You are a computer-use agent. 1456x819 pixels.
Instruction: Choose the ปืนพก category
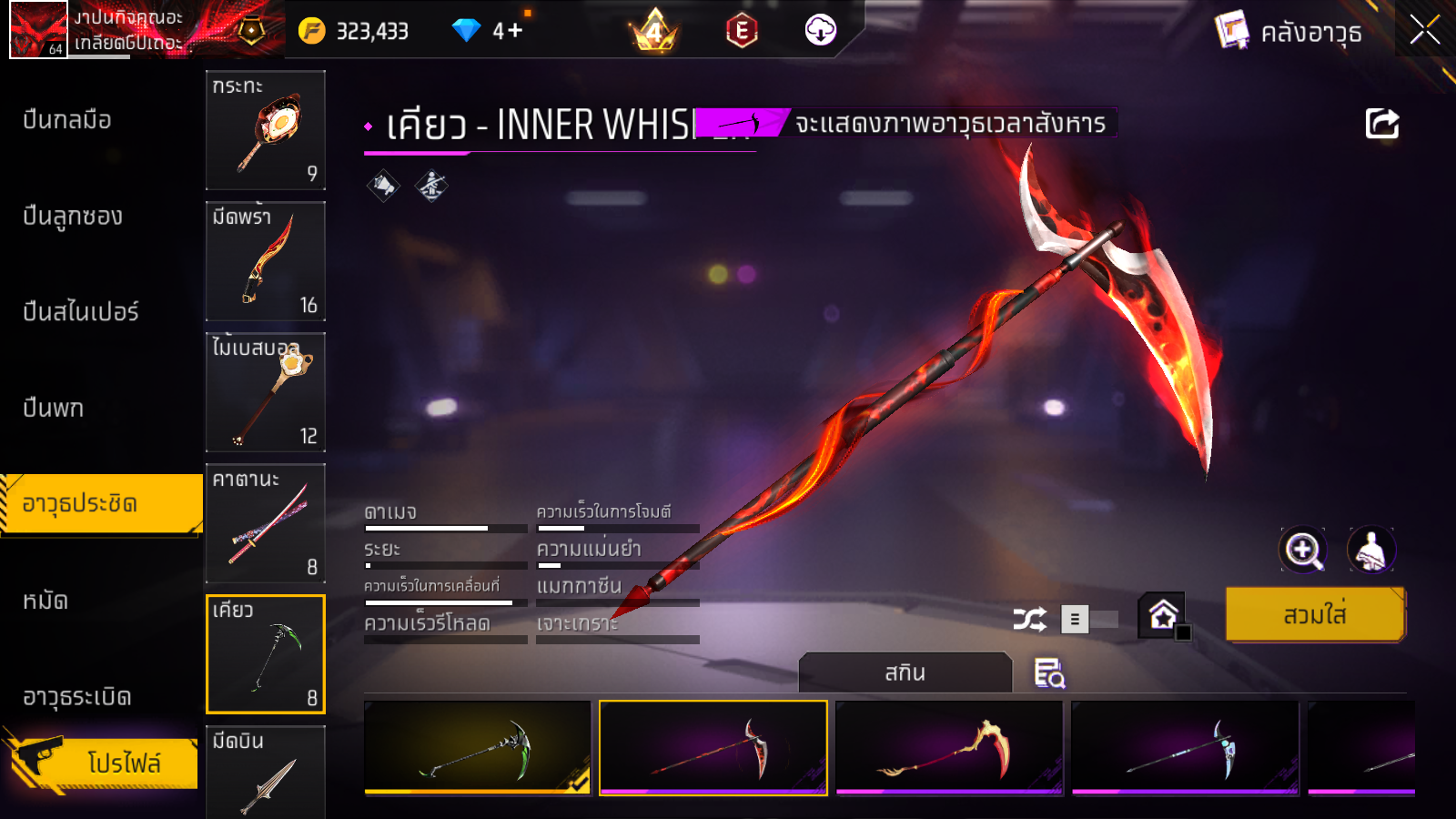pyautogui.click(x=54, y=409)
